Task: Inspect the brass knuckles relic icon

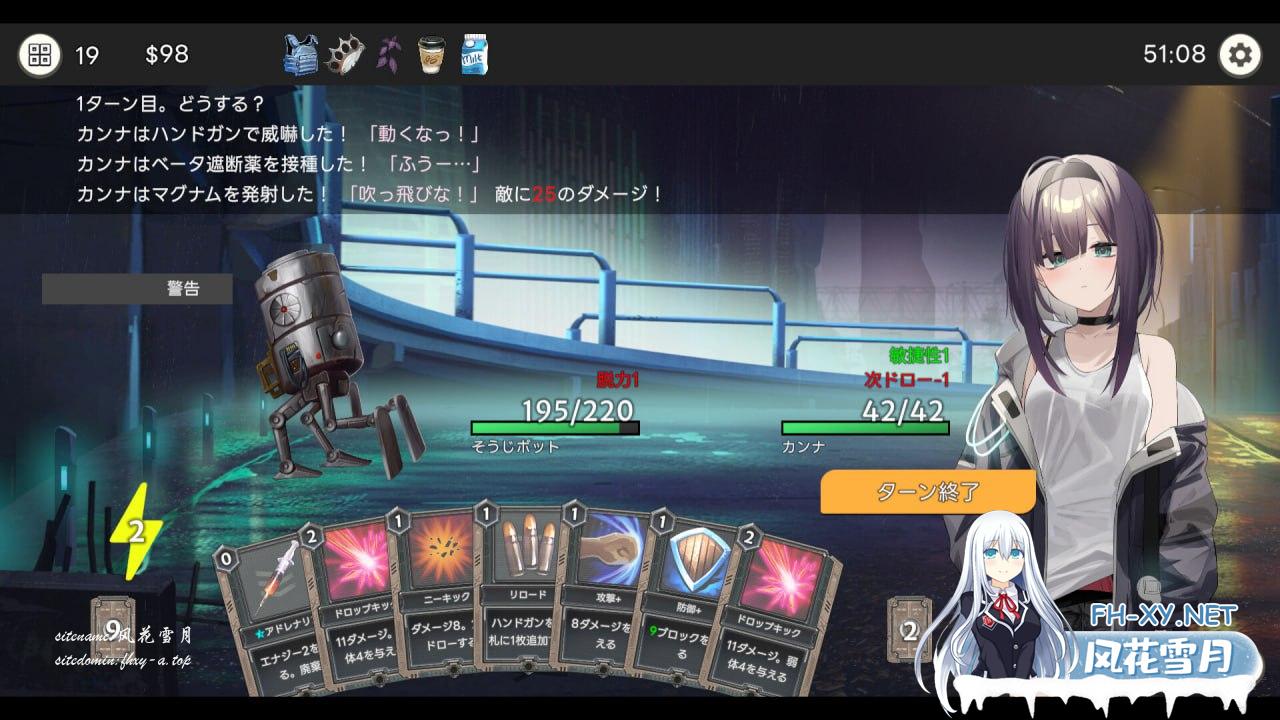Action: click(346, 55)
